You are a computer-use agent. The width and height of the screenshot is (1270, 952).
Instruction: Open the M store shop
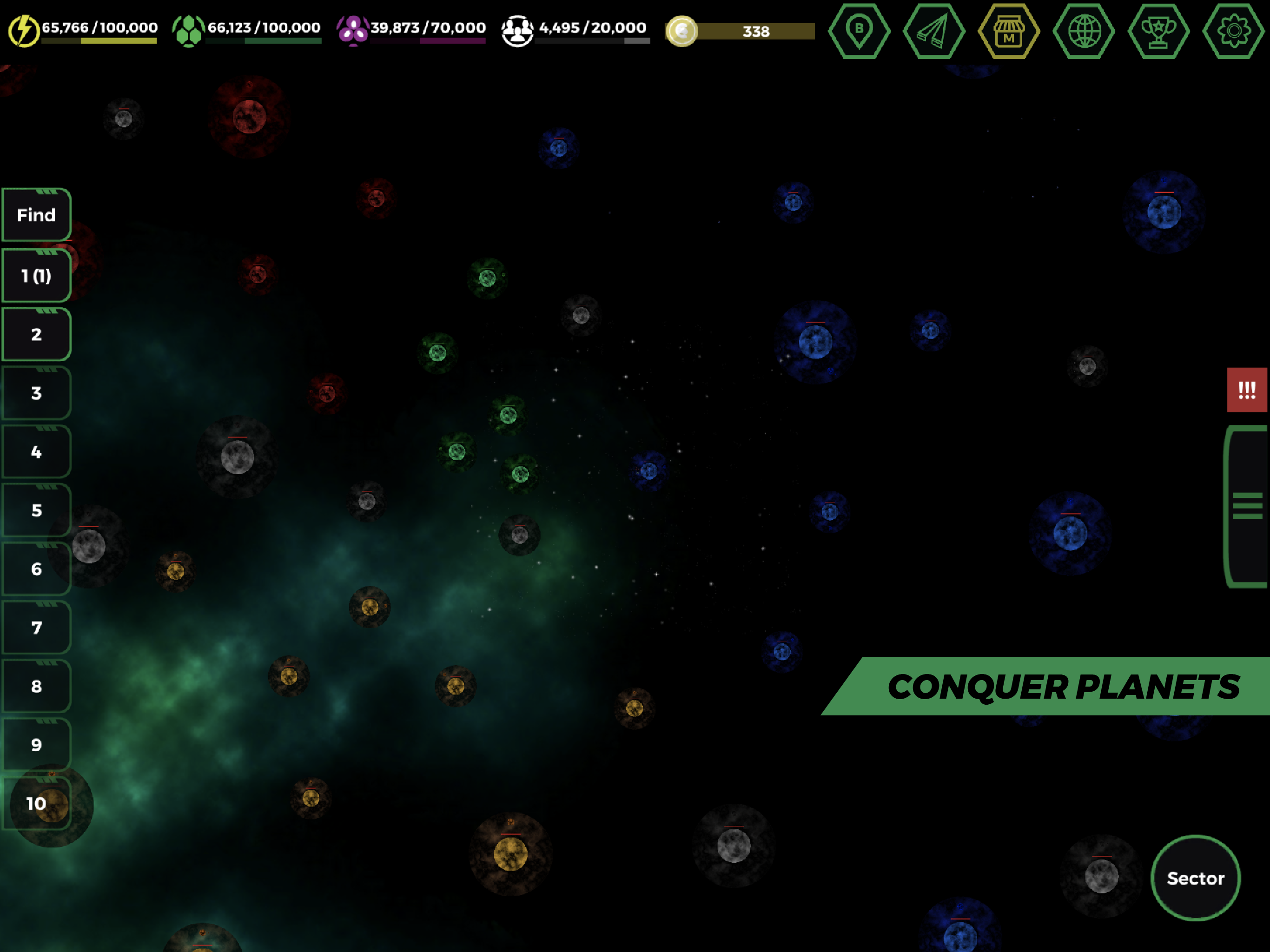pyautogui.click(x=1008, y=32)
